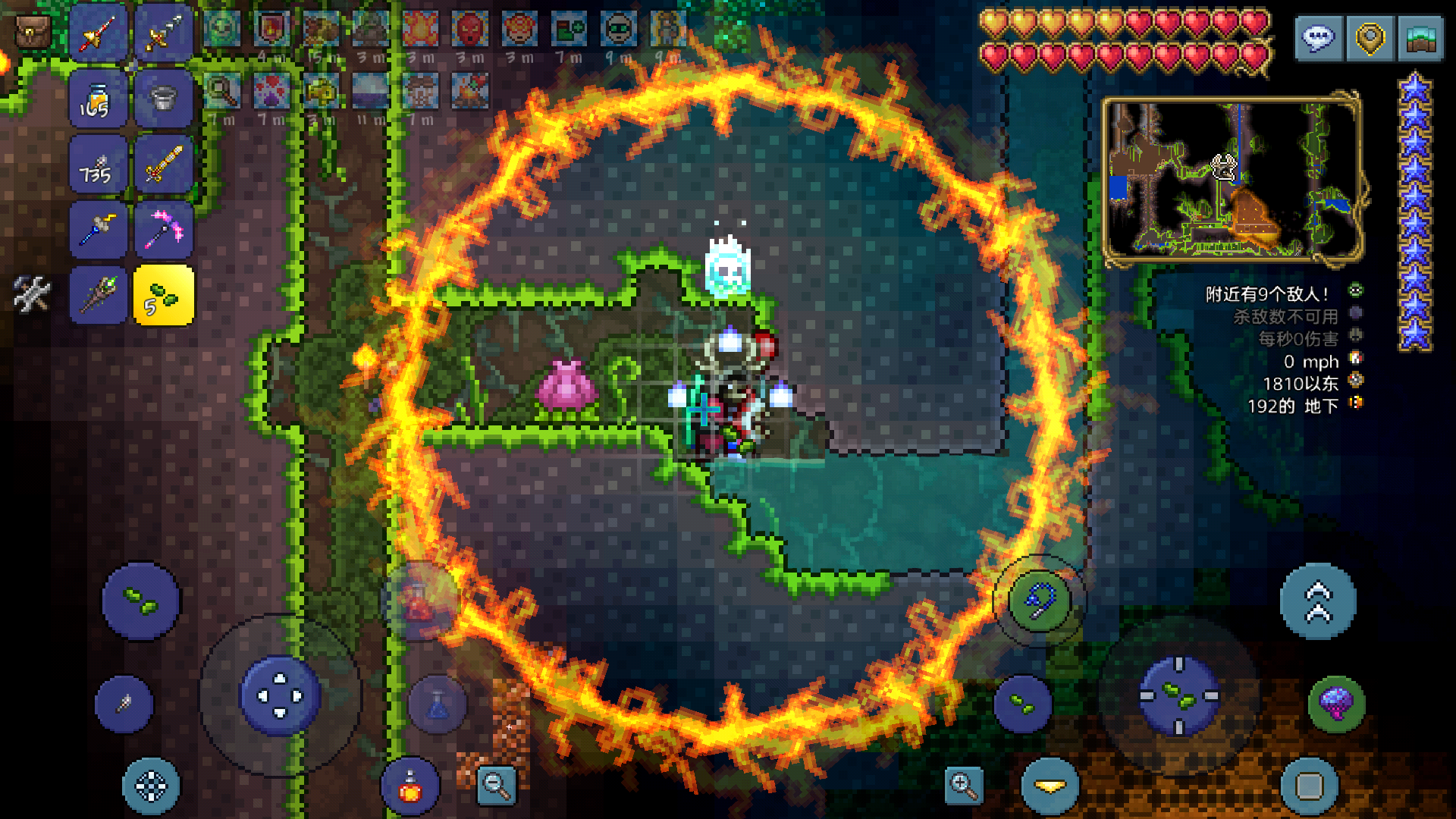
Task: Select the empty bucket hotbar slot
Action: click(163, 99)
